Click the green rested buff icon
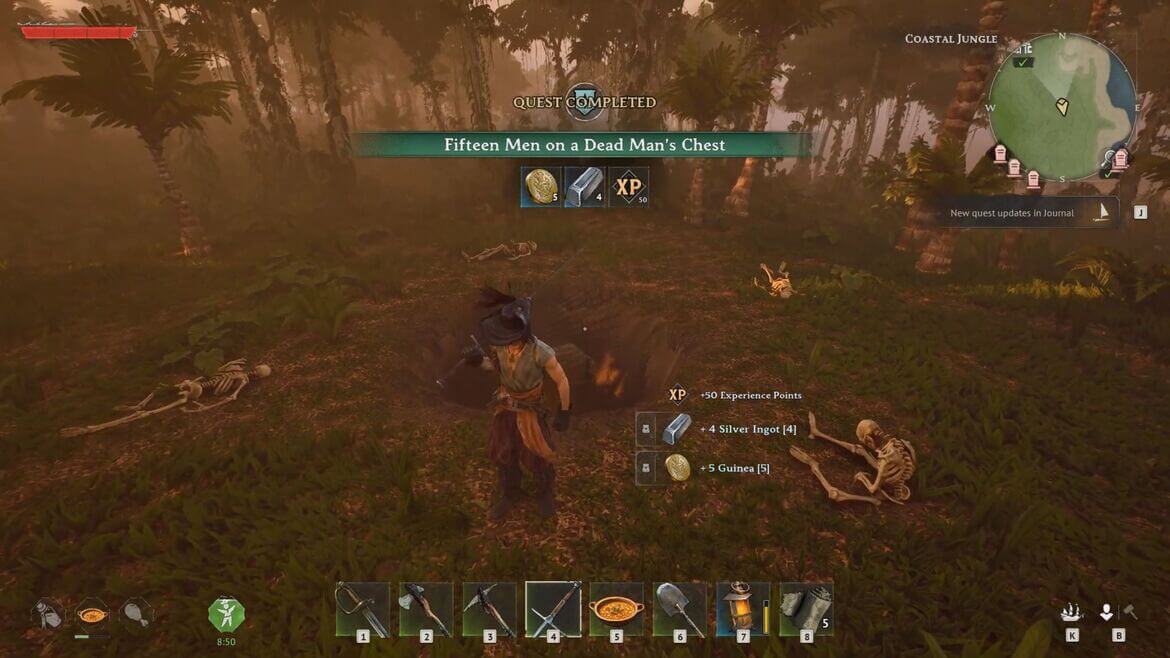 tap(226, 614)
